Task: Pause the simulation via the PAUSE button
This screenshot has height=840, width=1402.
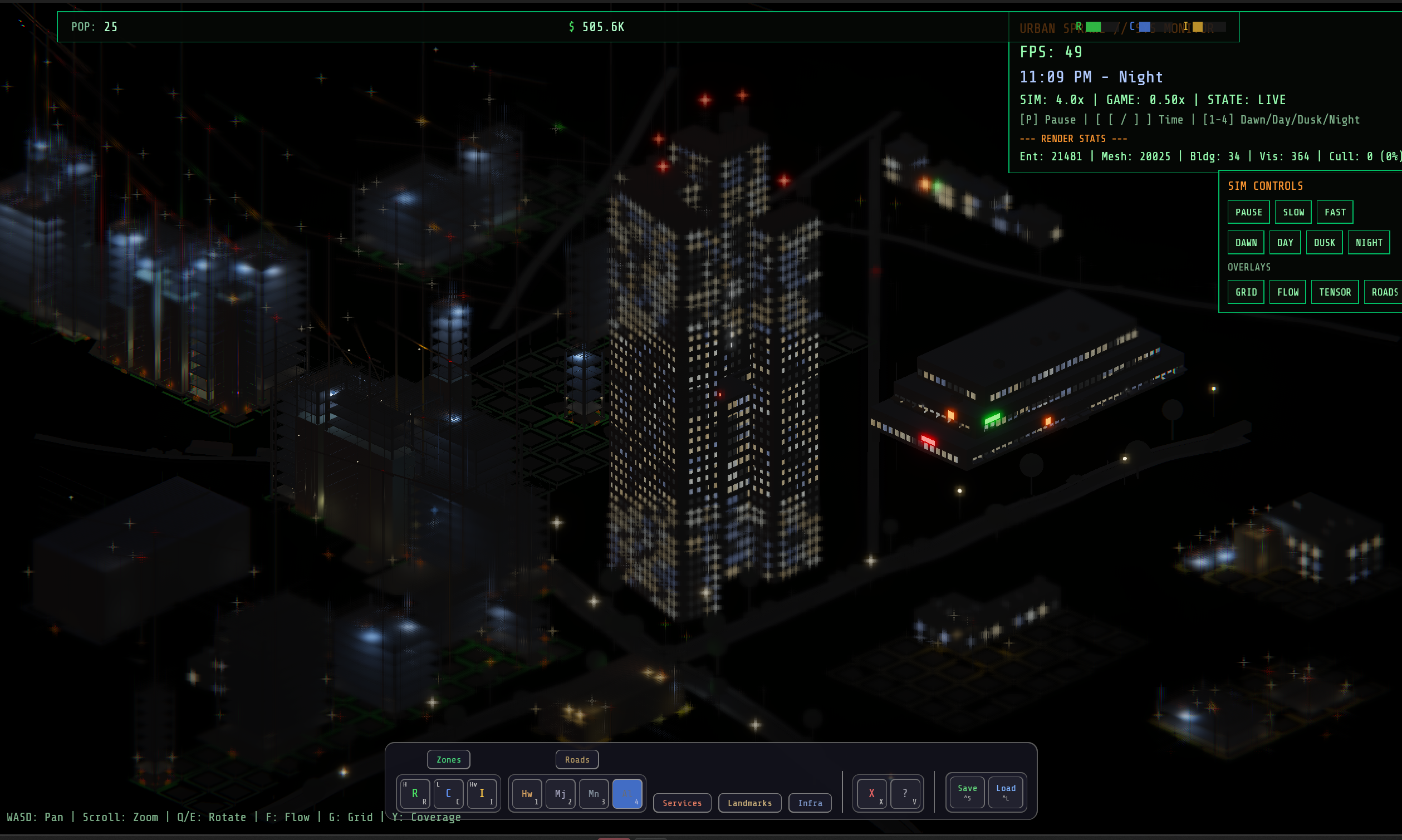Action: [1248, 212]
